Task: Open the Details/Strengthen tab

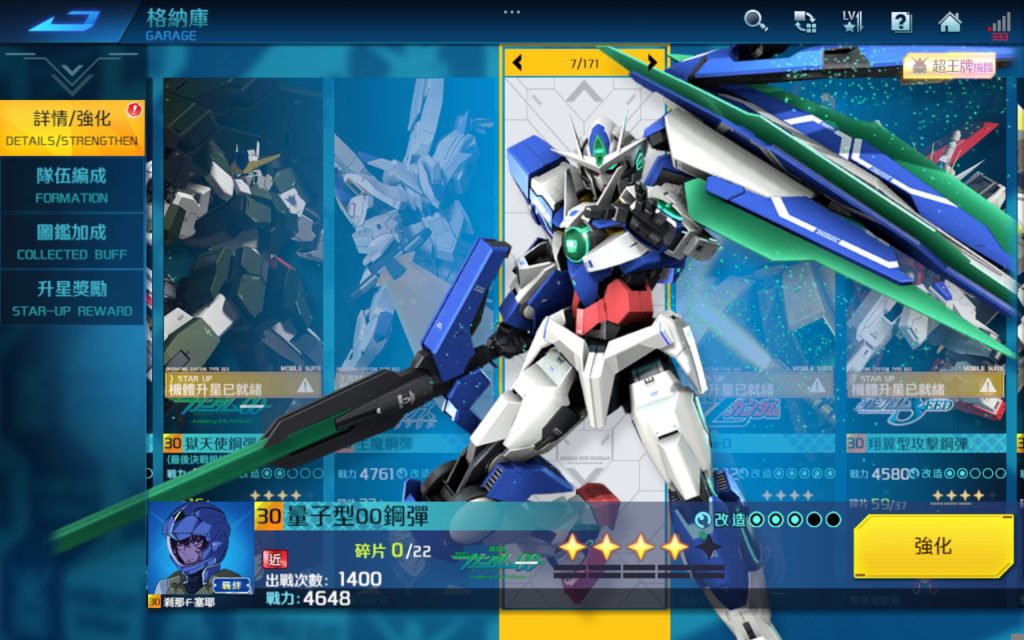Action: click(x=72, y=128)
